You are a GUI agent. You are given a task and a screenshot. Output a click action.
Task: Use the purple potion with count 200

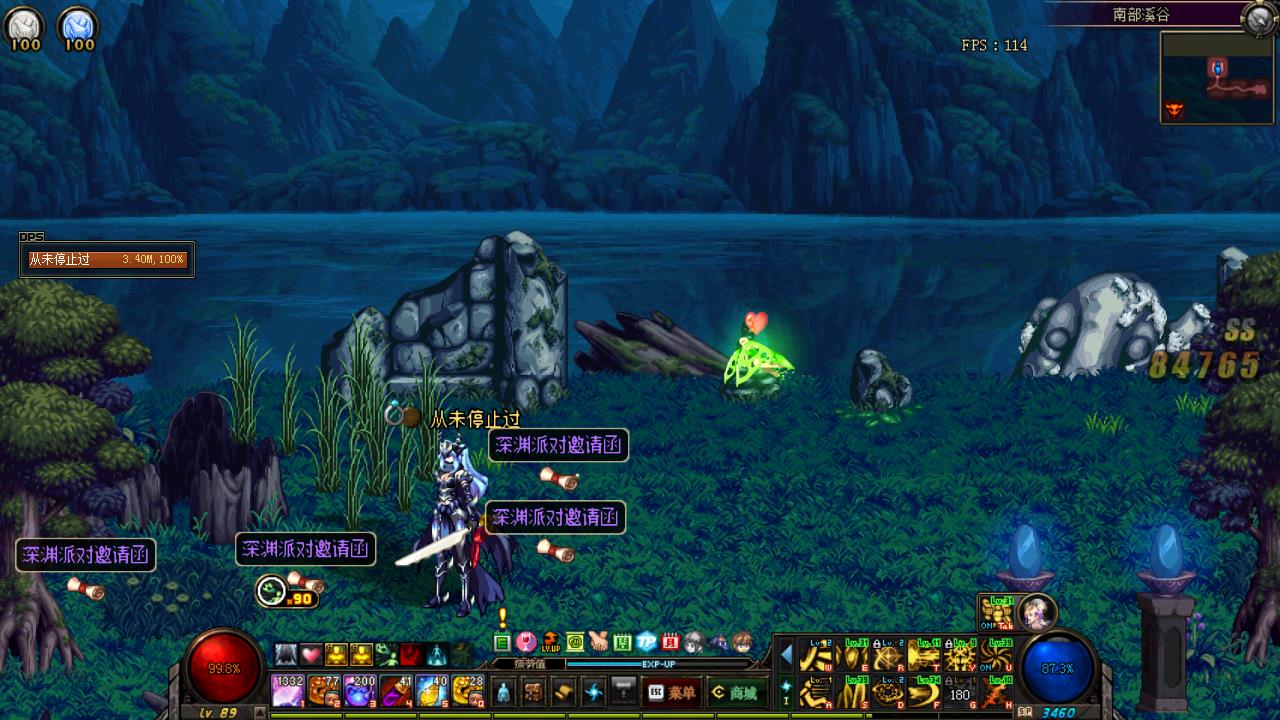click(359, 691)
